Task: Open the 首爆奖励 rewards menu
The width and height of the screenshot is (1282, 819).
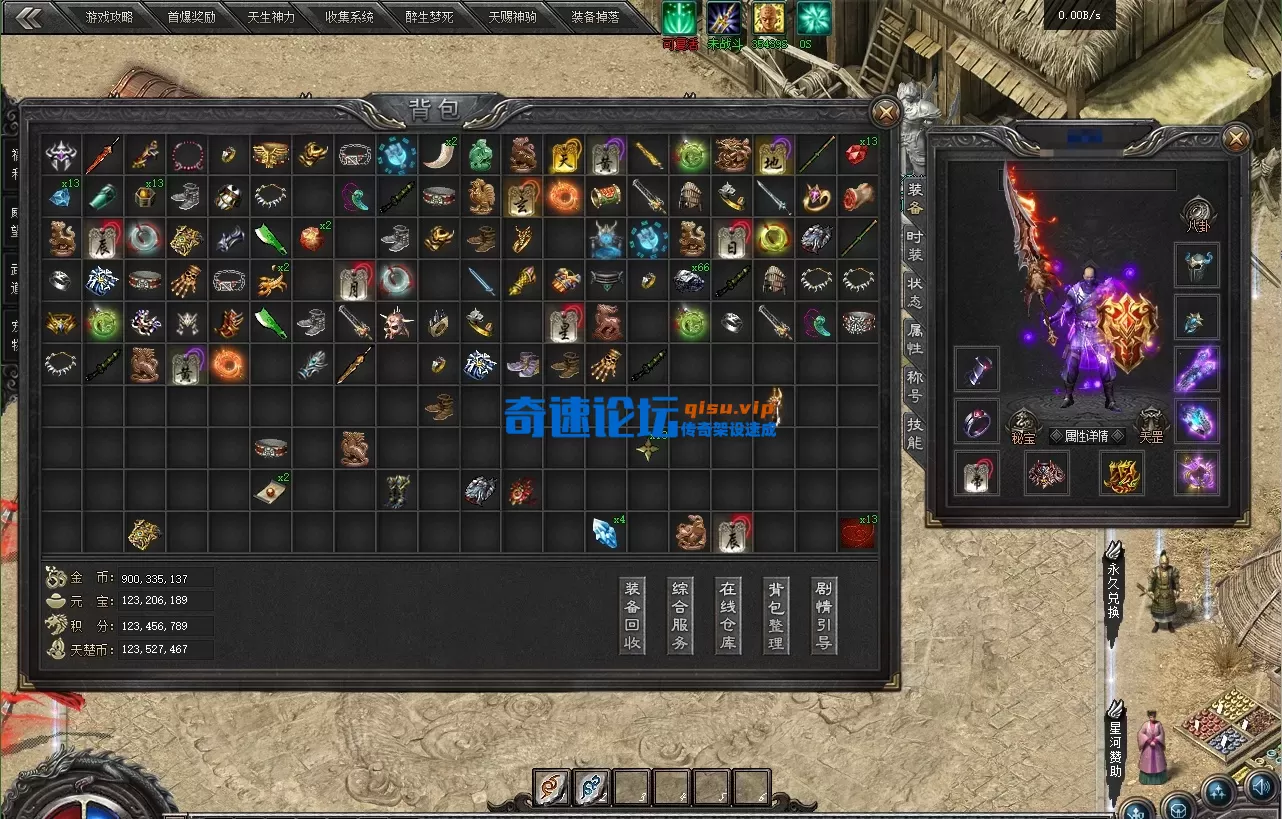Action: [190, 17]
